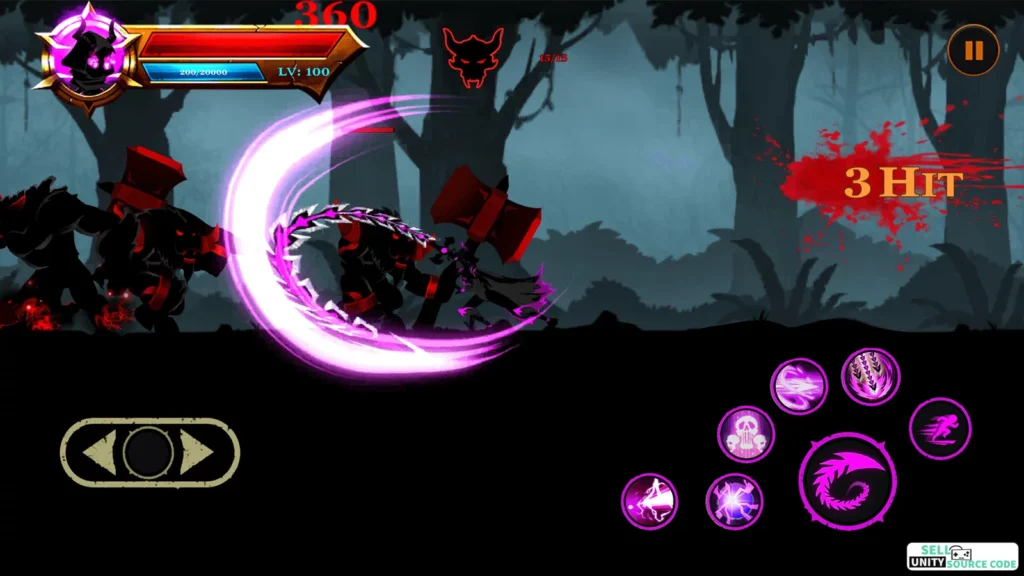The image size is (1024, 576).
Task: Cast the triple skull skill
Action: tap(745, 434)
